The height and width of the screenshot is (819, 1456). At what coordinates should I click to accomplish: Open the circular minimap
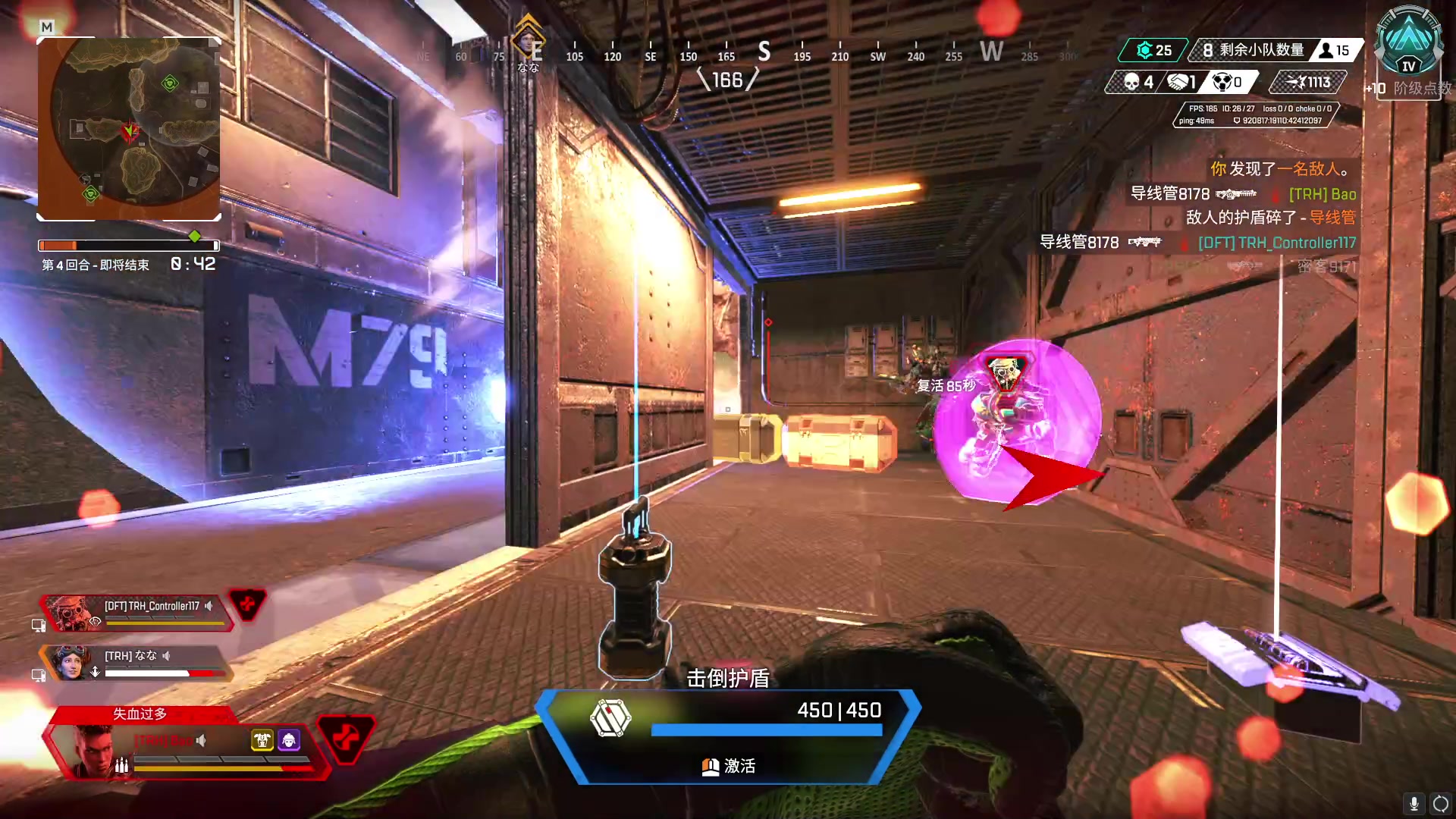click(129, 129)
